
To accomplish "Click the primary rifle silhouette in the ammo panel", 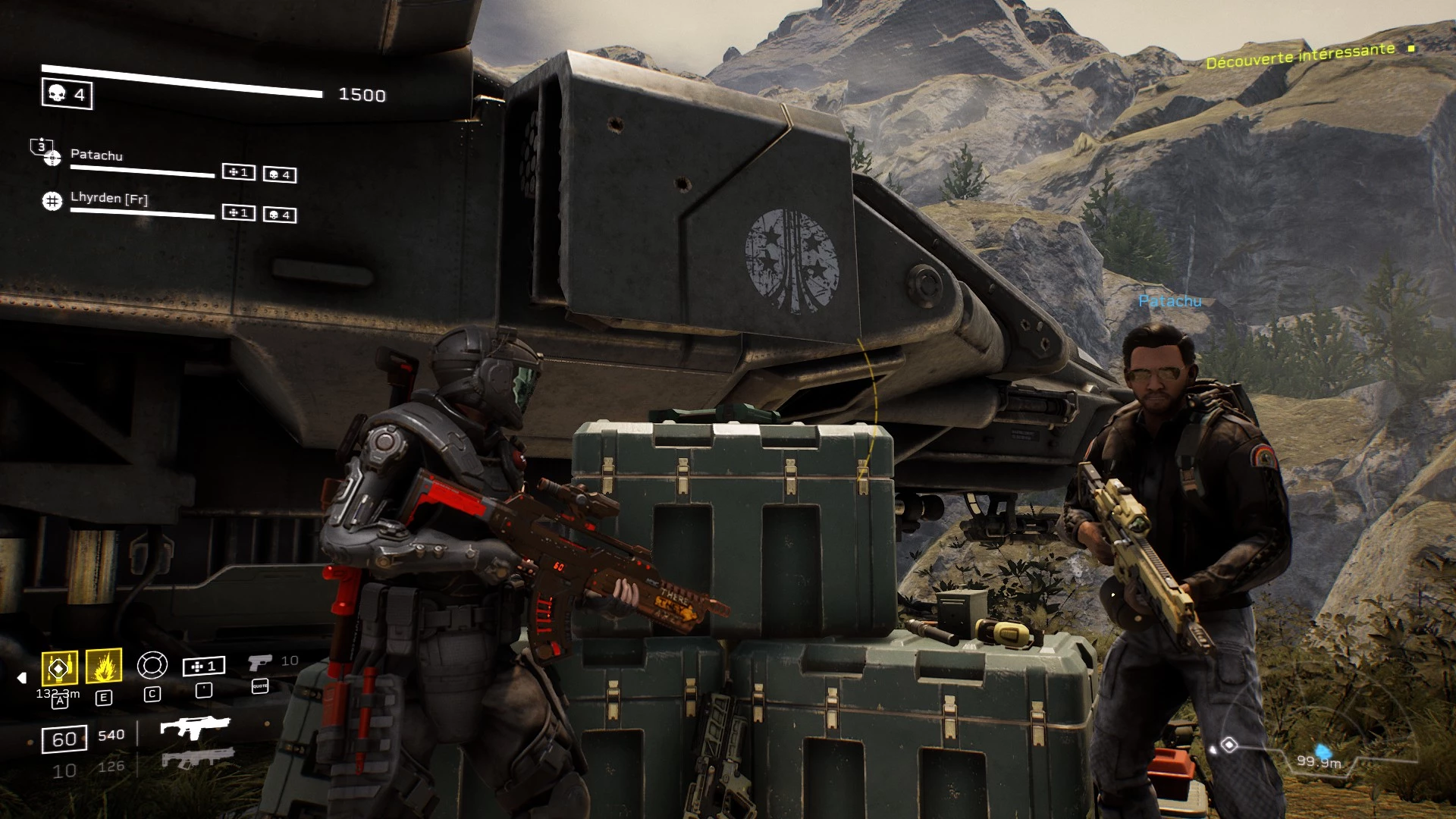I will click(196, 726).
